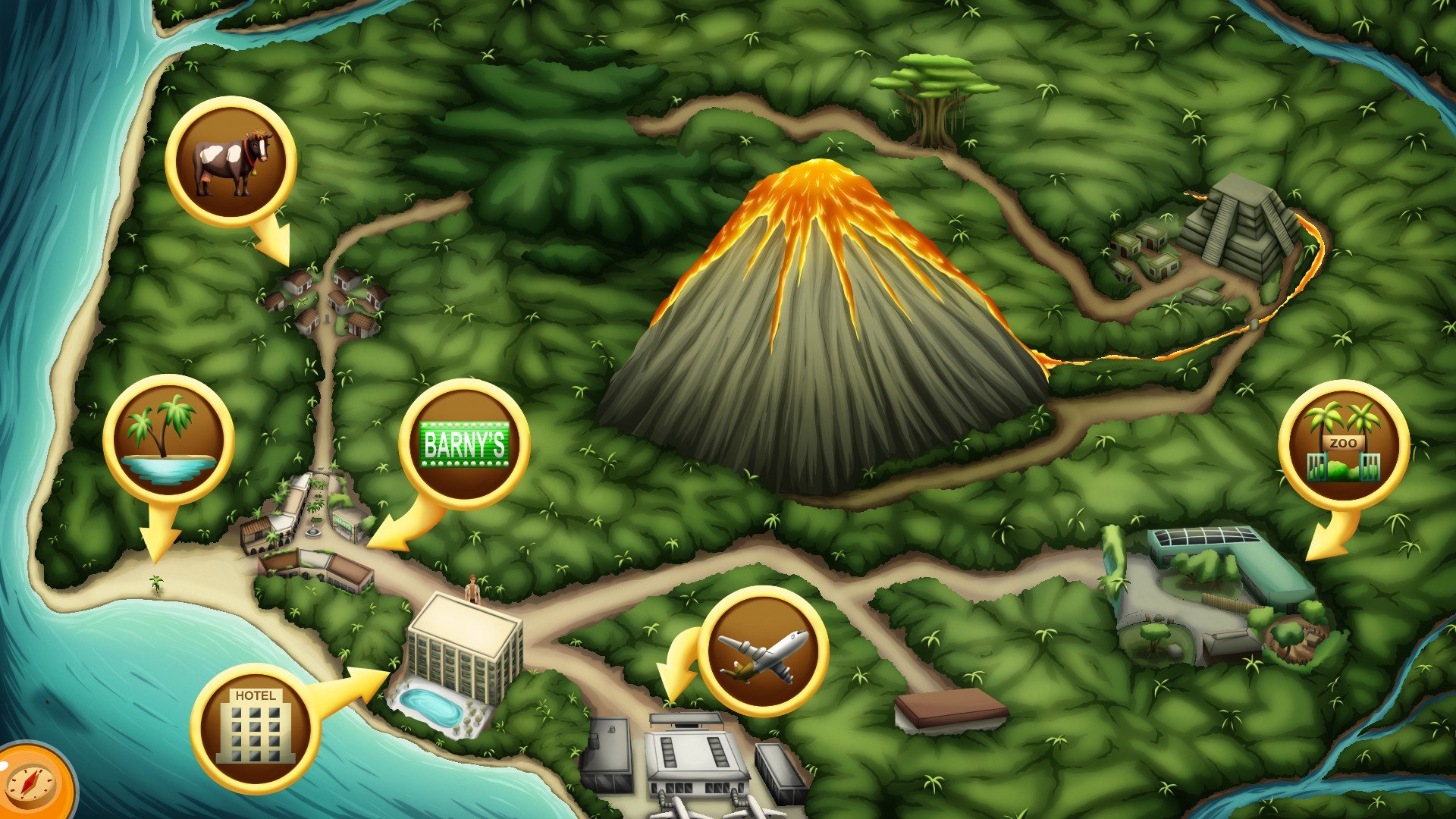The height and width of the screenshot is (819, 1456).
Task: Select the palm tree beach marker
Action: pyautogui.click(x=168, y=440)
